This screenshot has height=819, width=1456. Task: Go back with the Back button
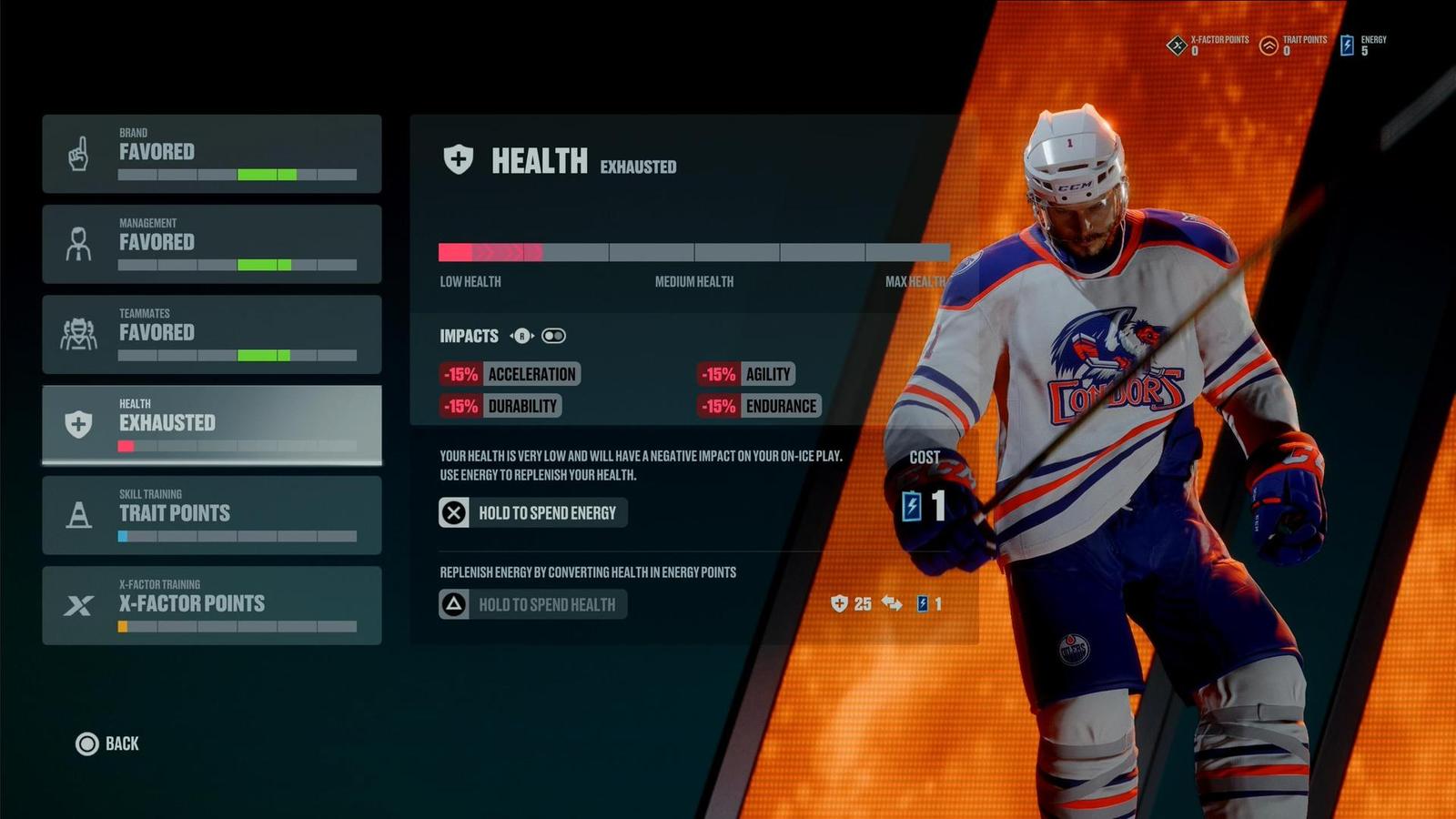coord(107,744)
